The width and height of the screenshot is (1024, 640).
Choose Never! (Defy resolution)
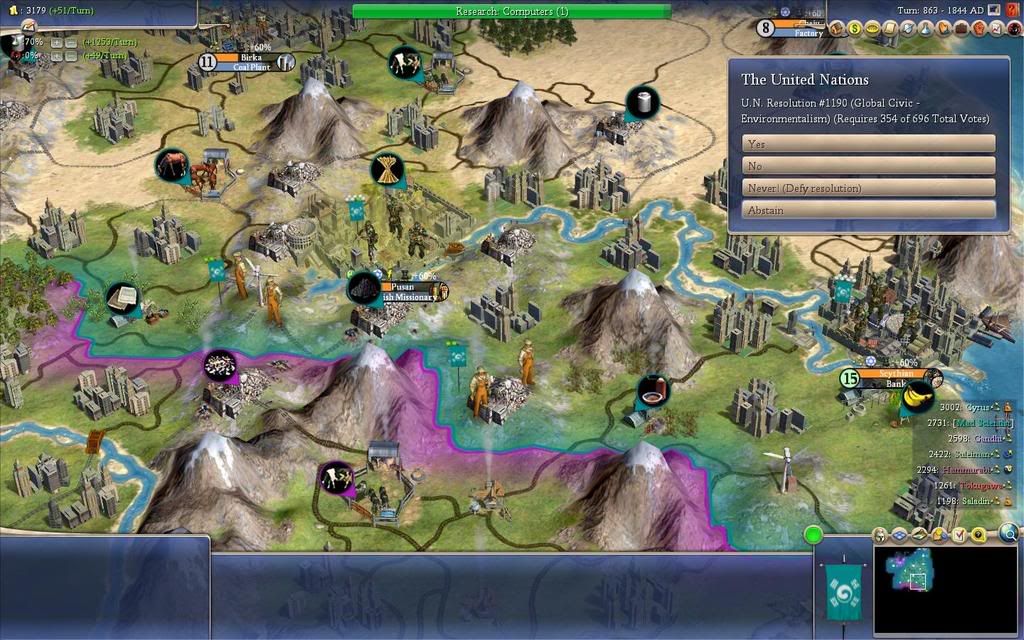[868, 188]
